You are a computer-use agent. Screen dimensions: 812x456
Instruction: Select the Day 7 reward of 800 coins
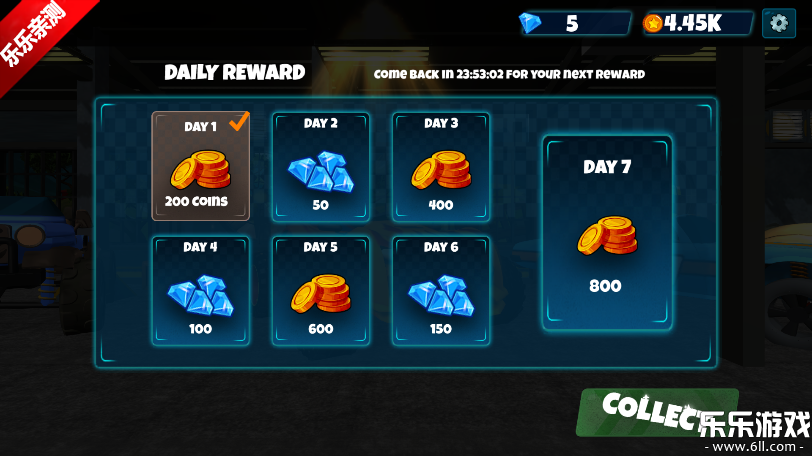pyautogui.click(x=607, y=232)
